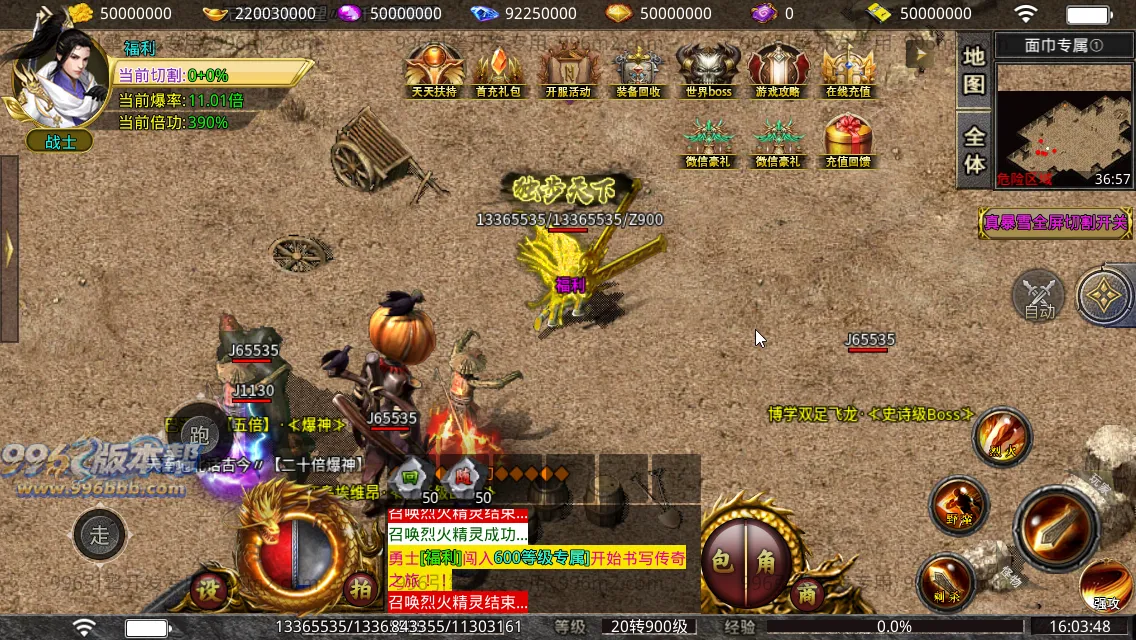Select the 全体 tab beside the minimap
This screenshot has width=1136, height=640.
click(974, 150)
